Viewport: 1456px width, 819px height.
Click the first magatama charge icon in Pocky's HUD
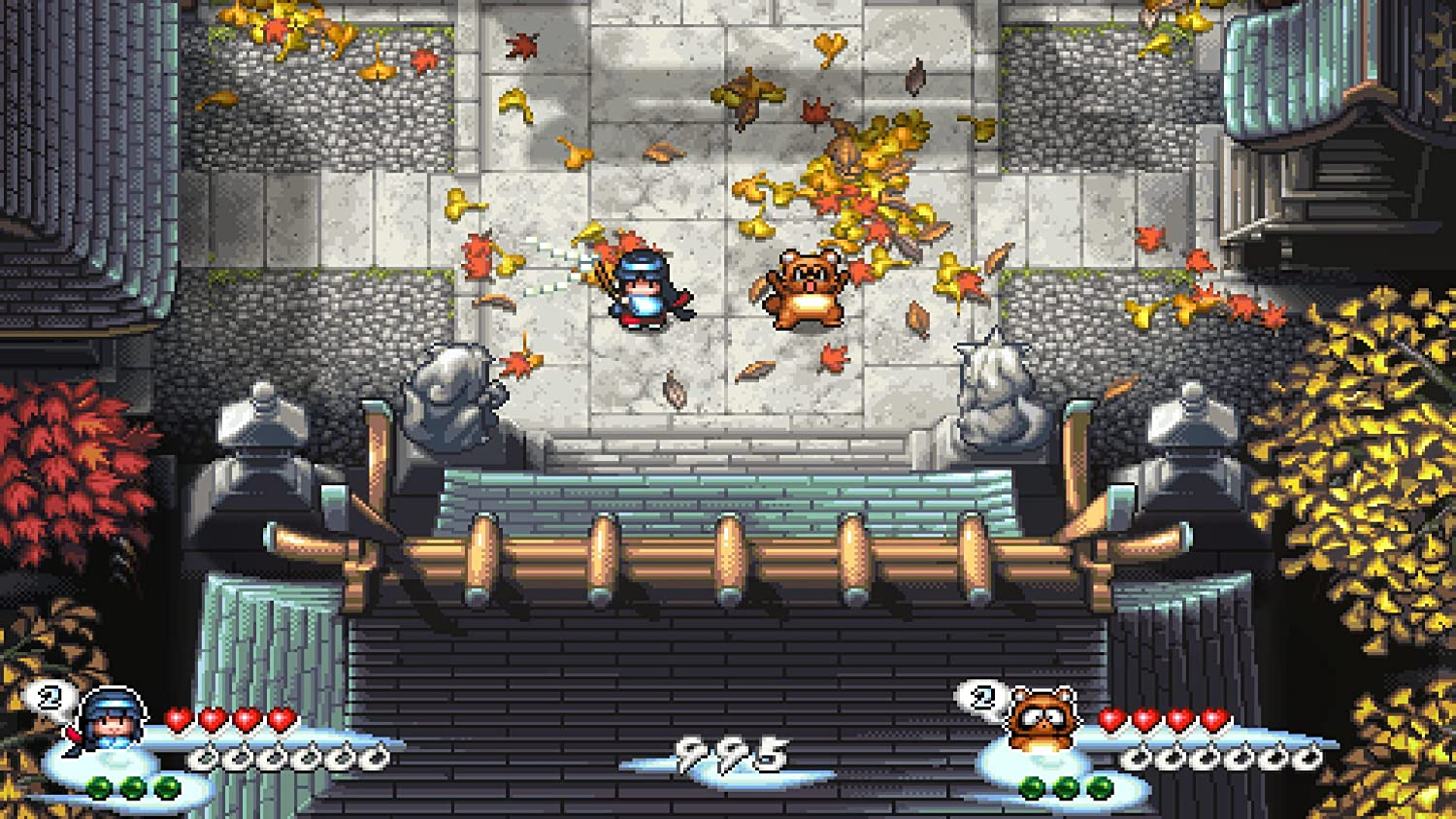coord(204,756)
